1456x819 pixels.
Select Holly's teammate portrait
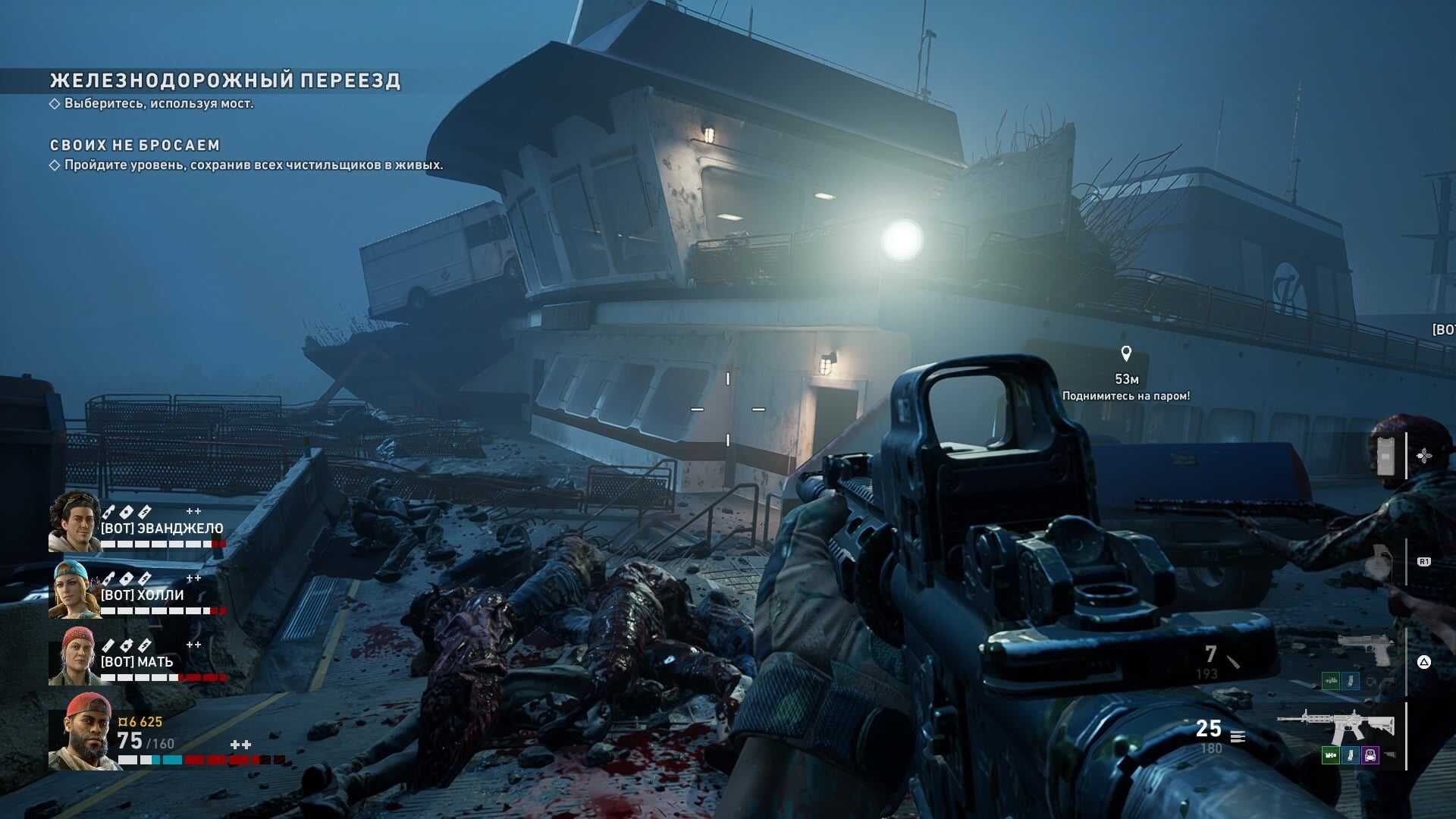coord(74,589)
